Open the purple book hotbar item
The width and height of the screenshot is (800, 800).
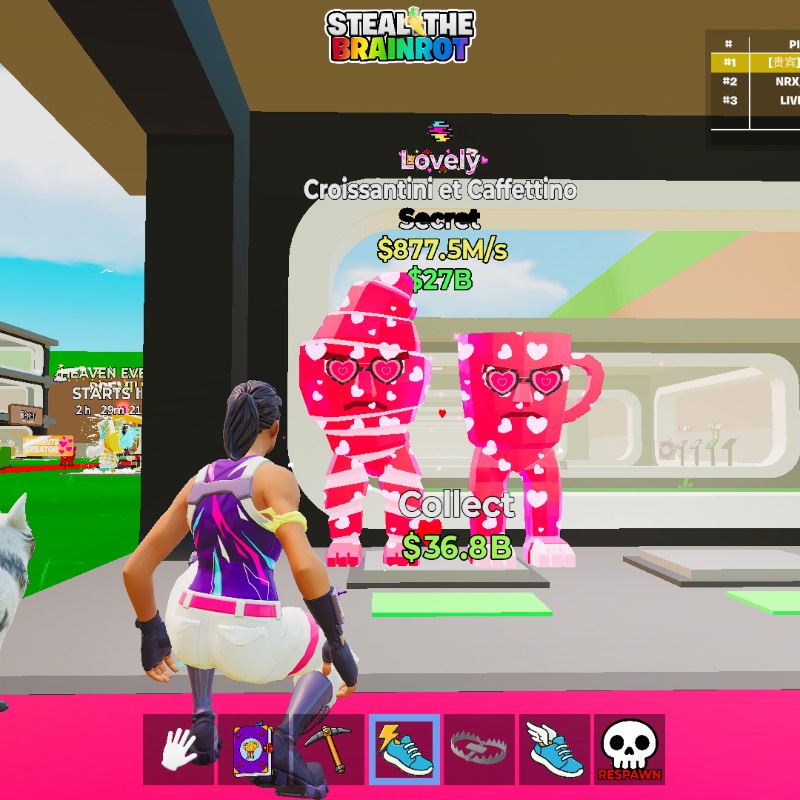point(254,749)
